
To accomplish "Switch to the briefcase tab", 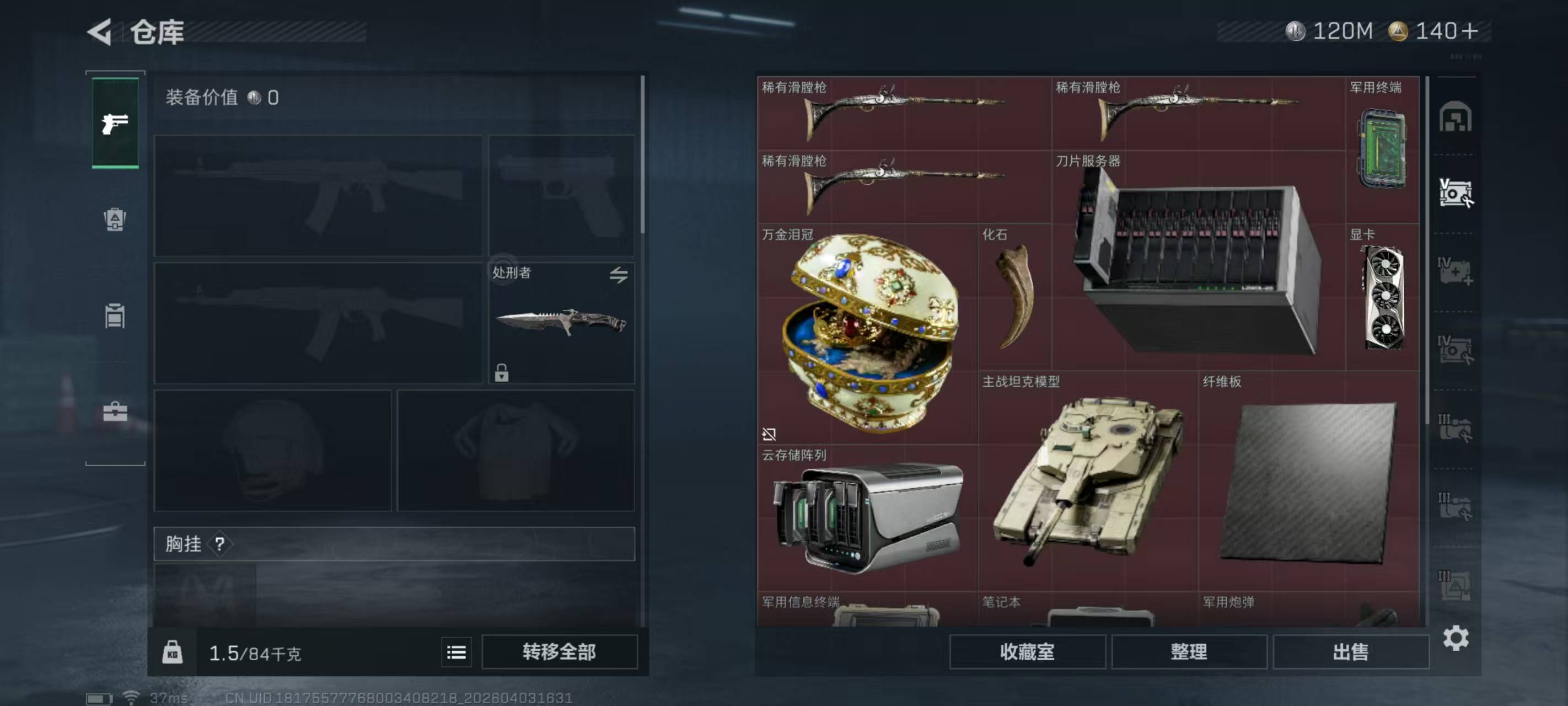I will pos(115,413).
